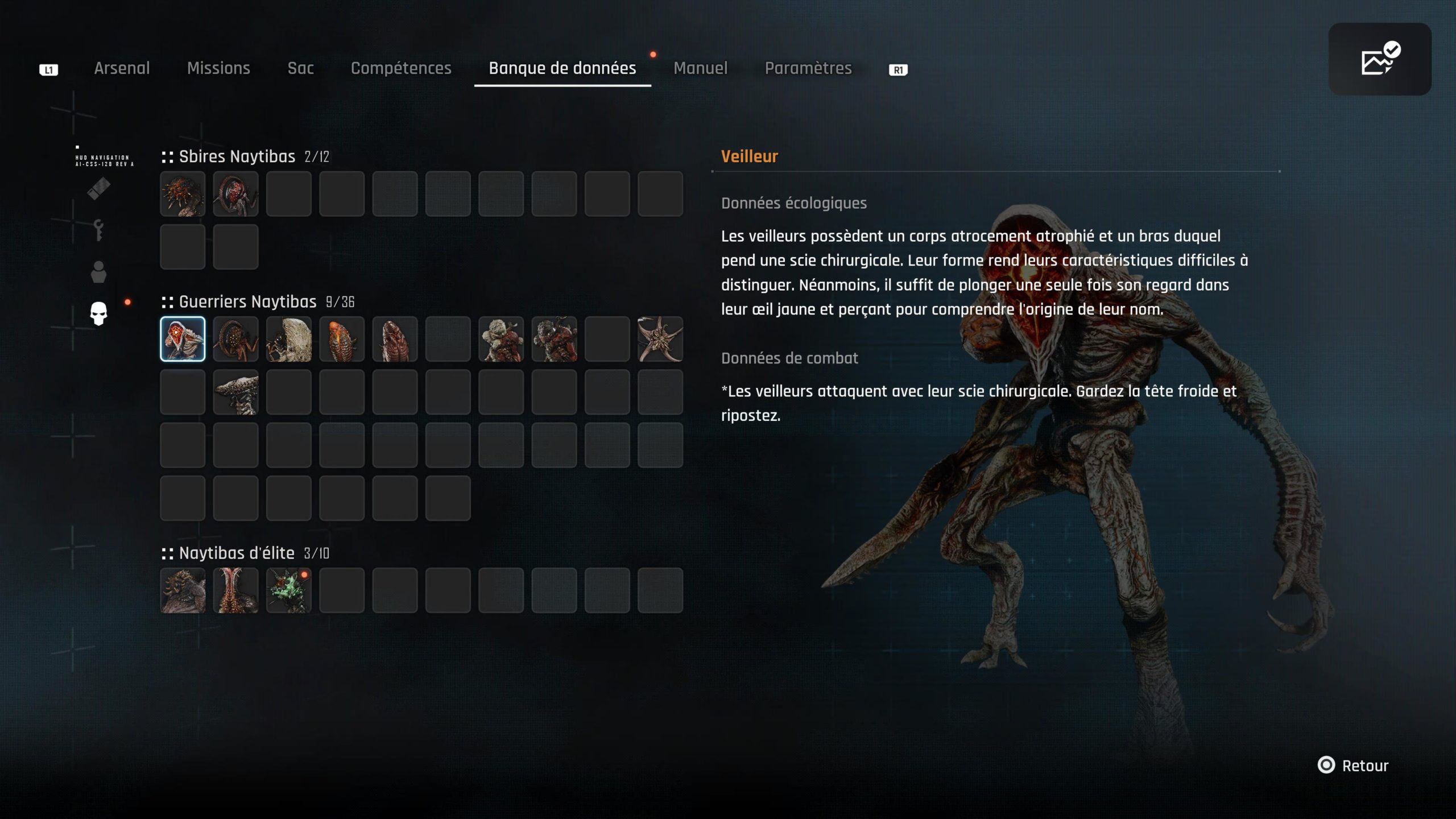Switch to the Missions tab
1456x819 pixels.
click(218, 68)
